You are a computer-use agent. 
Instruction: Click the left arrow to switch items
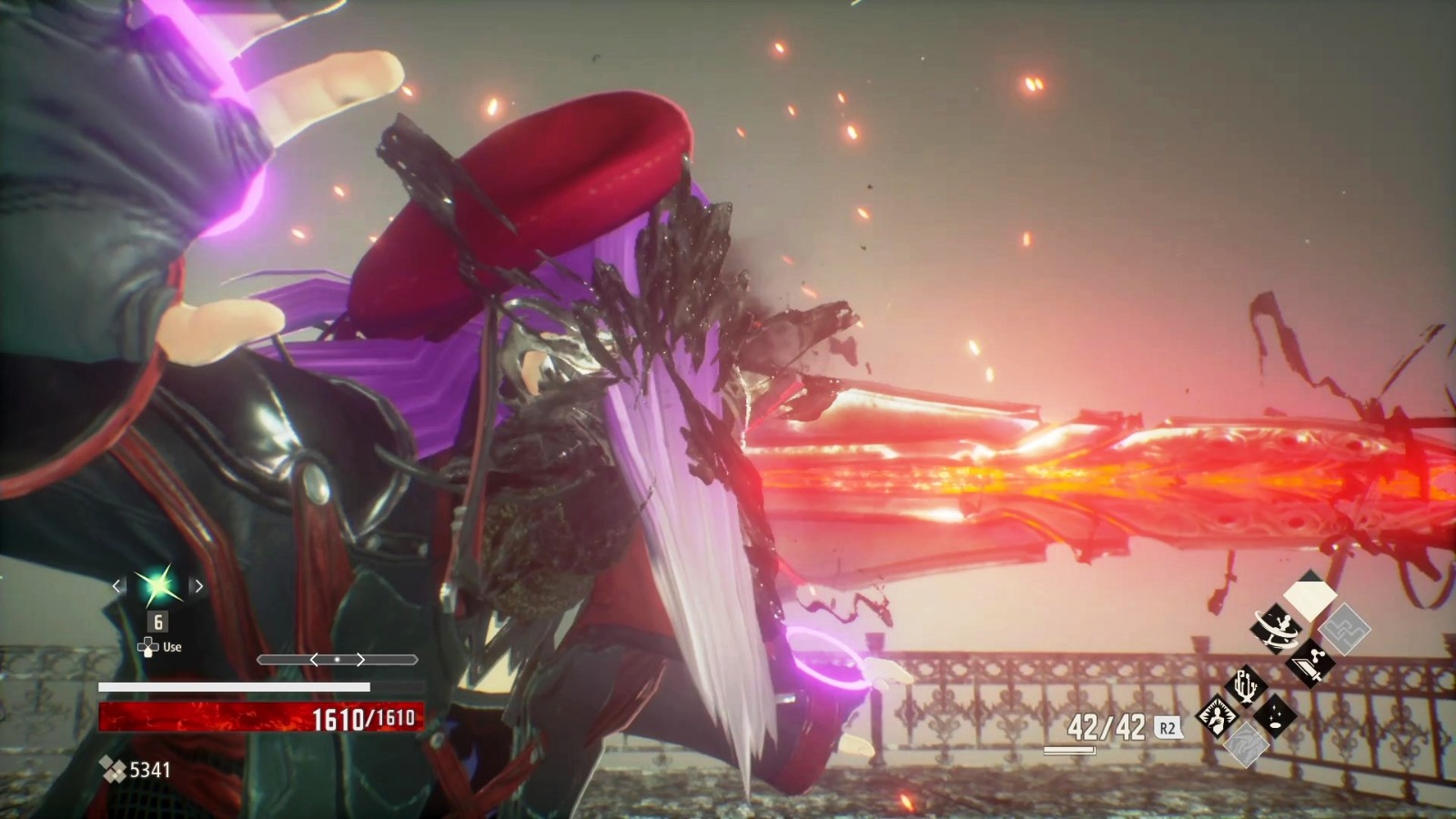116,586
